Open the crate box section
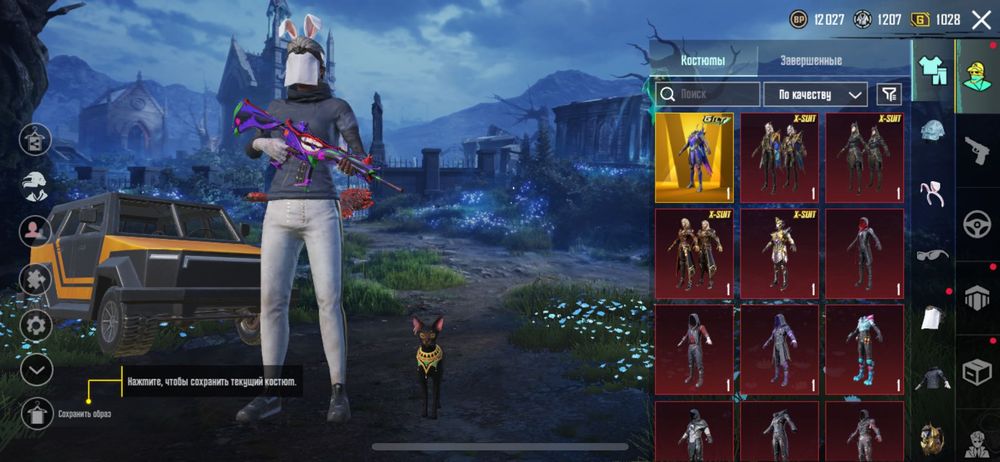The image size is (1000, 462). pyautogui.click(x=977, y=372)
